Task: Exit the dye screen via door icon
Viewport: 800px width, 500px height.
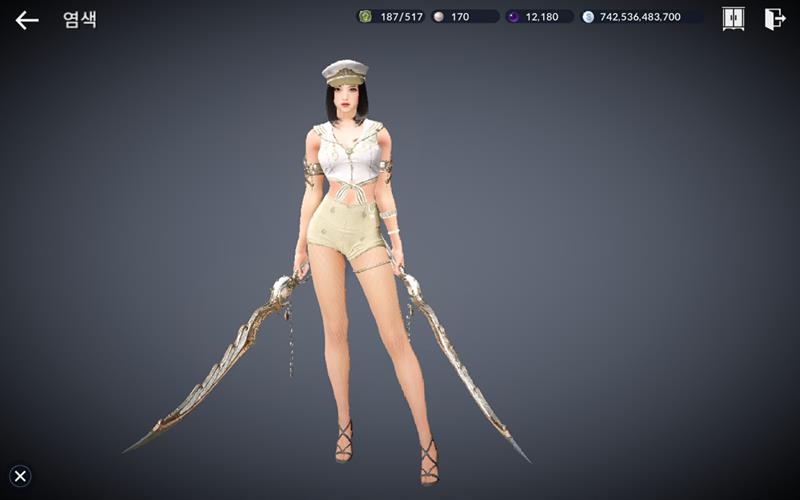Action: [774, 18]
